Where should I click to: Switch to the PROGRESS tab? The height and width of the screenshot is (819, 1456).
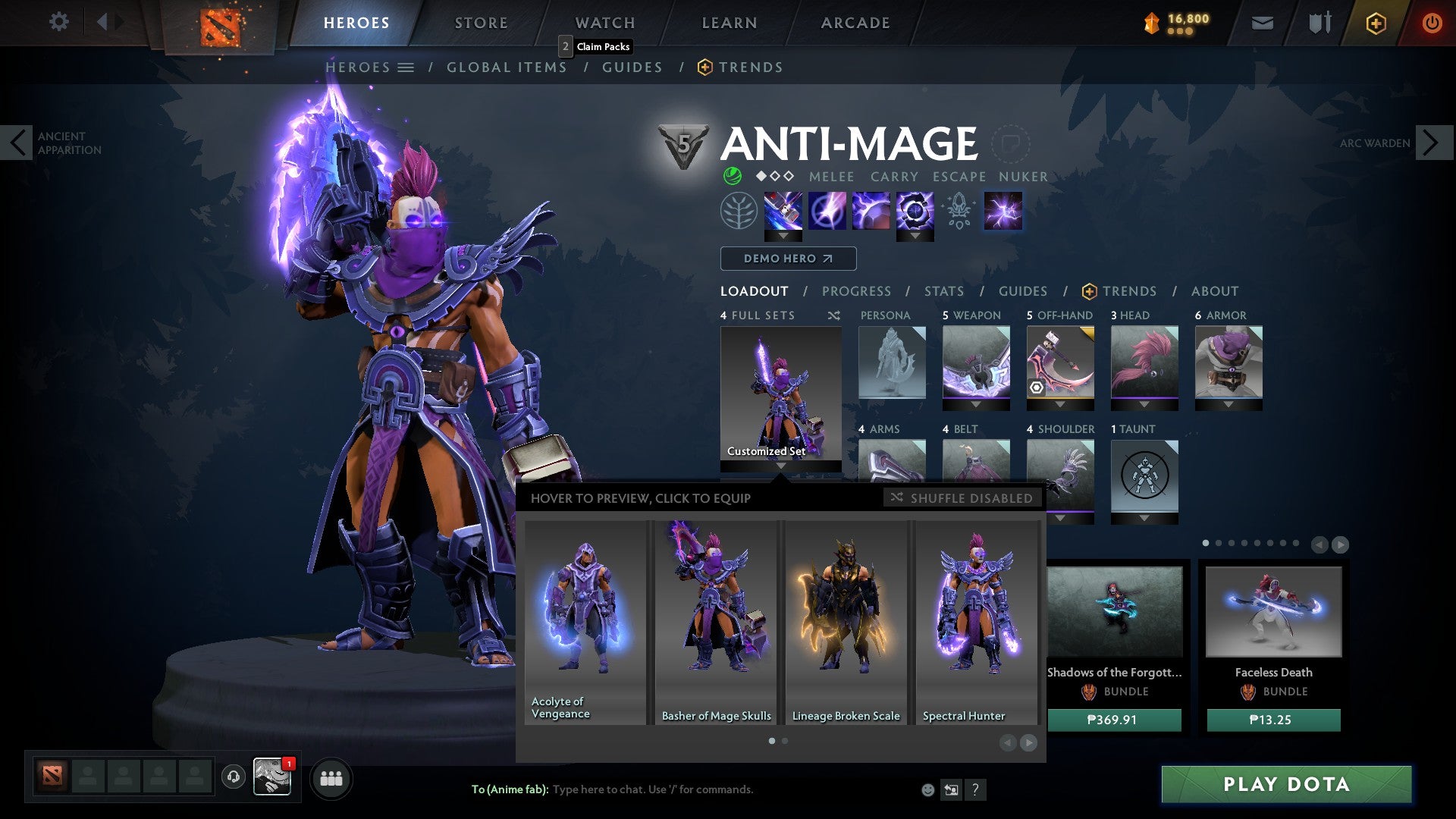pyautogui.click(x=856, y=290)
